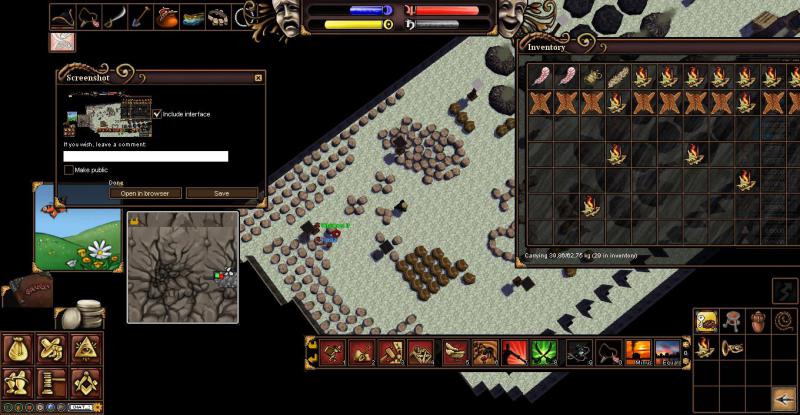The width and height of the screenshot is (800, 415).
Task: Activate the green crossed-tools hotbar ability
Action: [x=545, y=352]
